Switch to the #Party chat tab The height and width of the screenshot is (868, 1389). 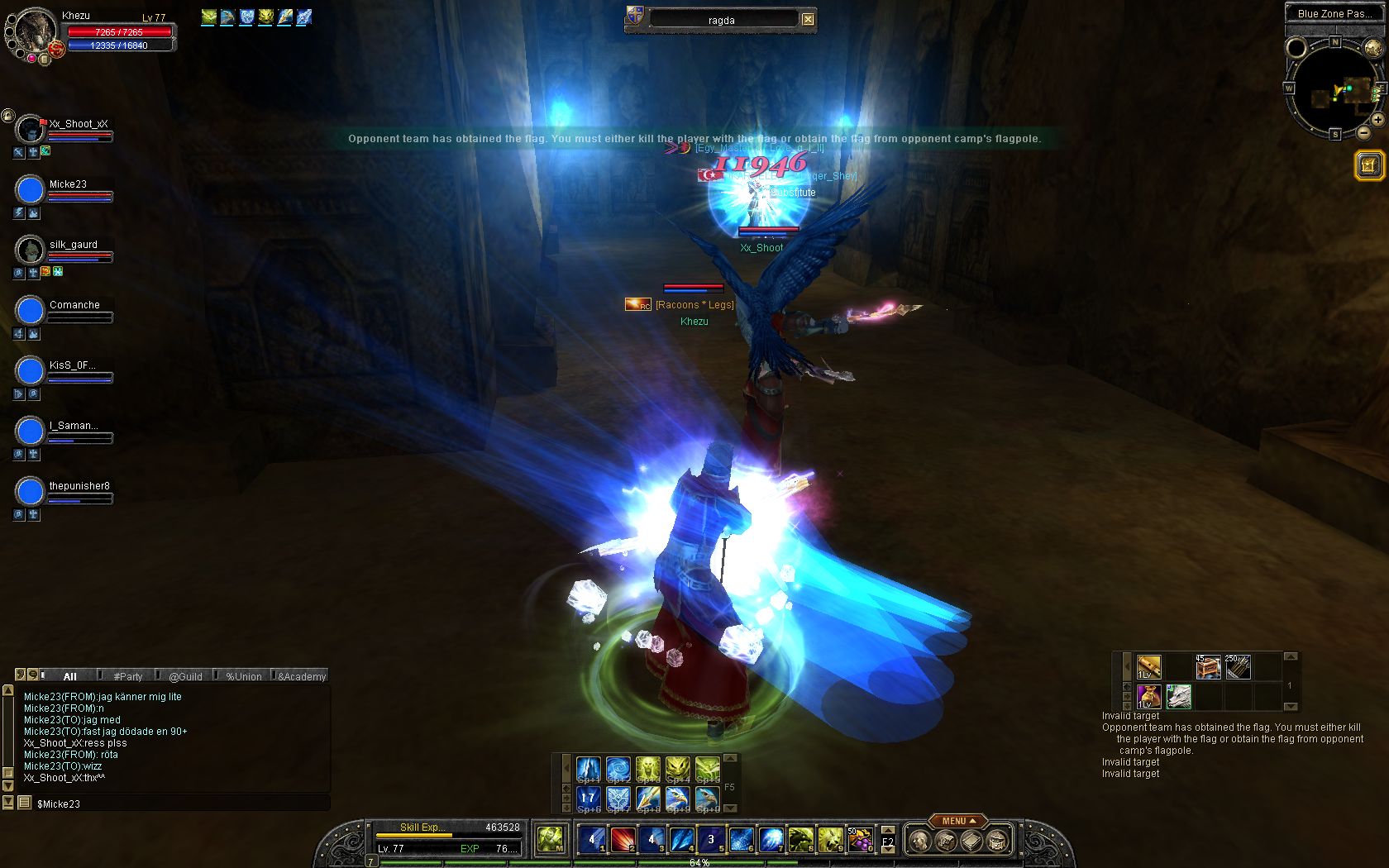tap(127, 676)
